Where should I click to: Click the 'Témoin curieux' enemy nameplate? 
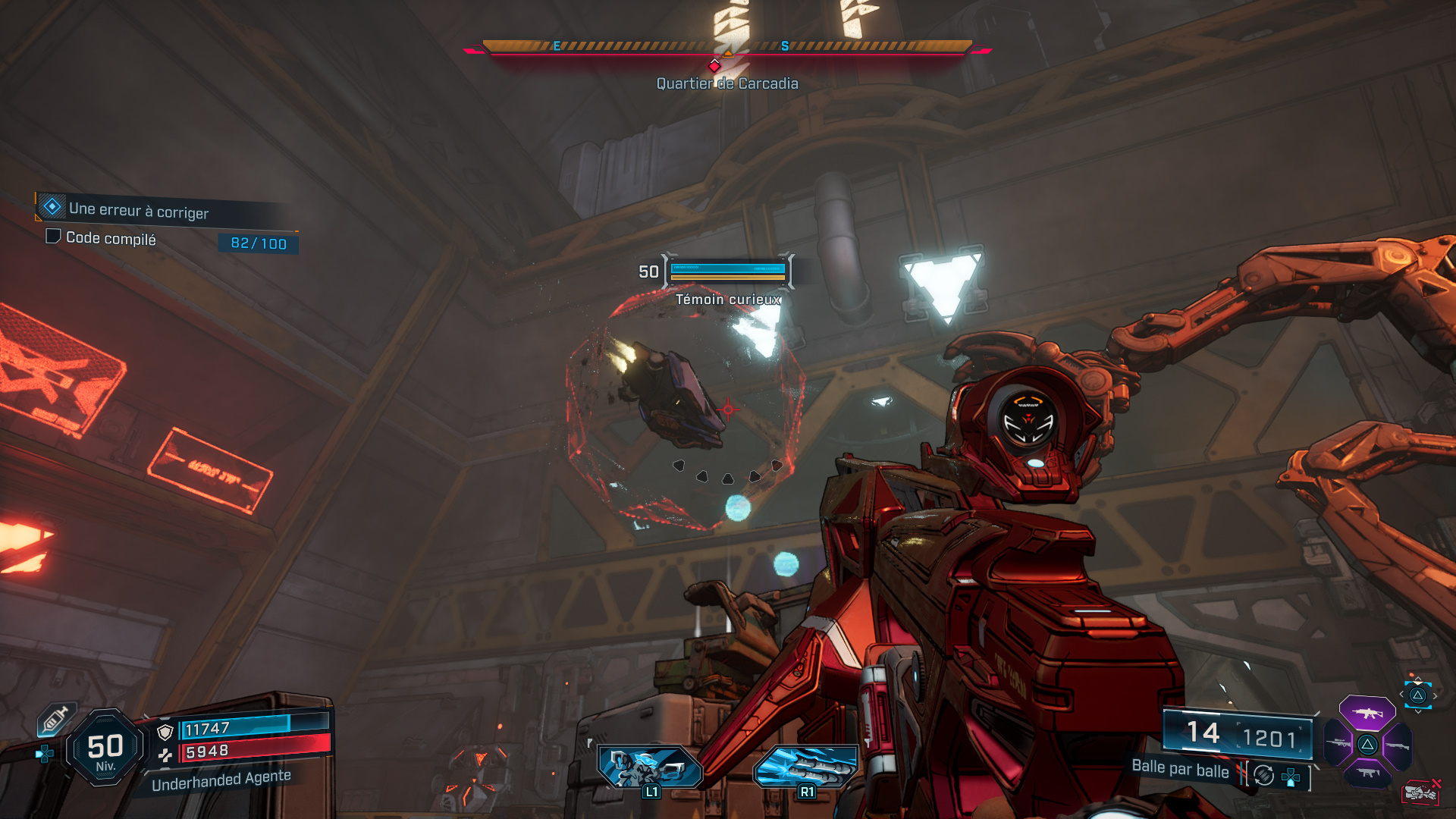[x=728, y=300]
